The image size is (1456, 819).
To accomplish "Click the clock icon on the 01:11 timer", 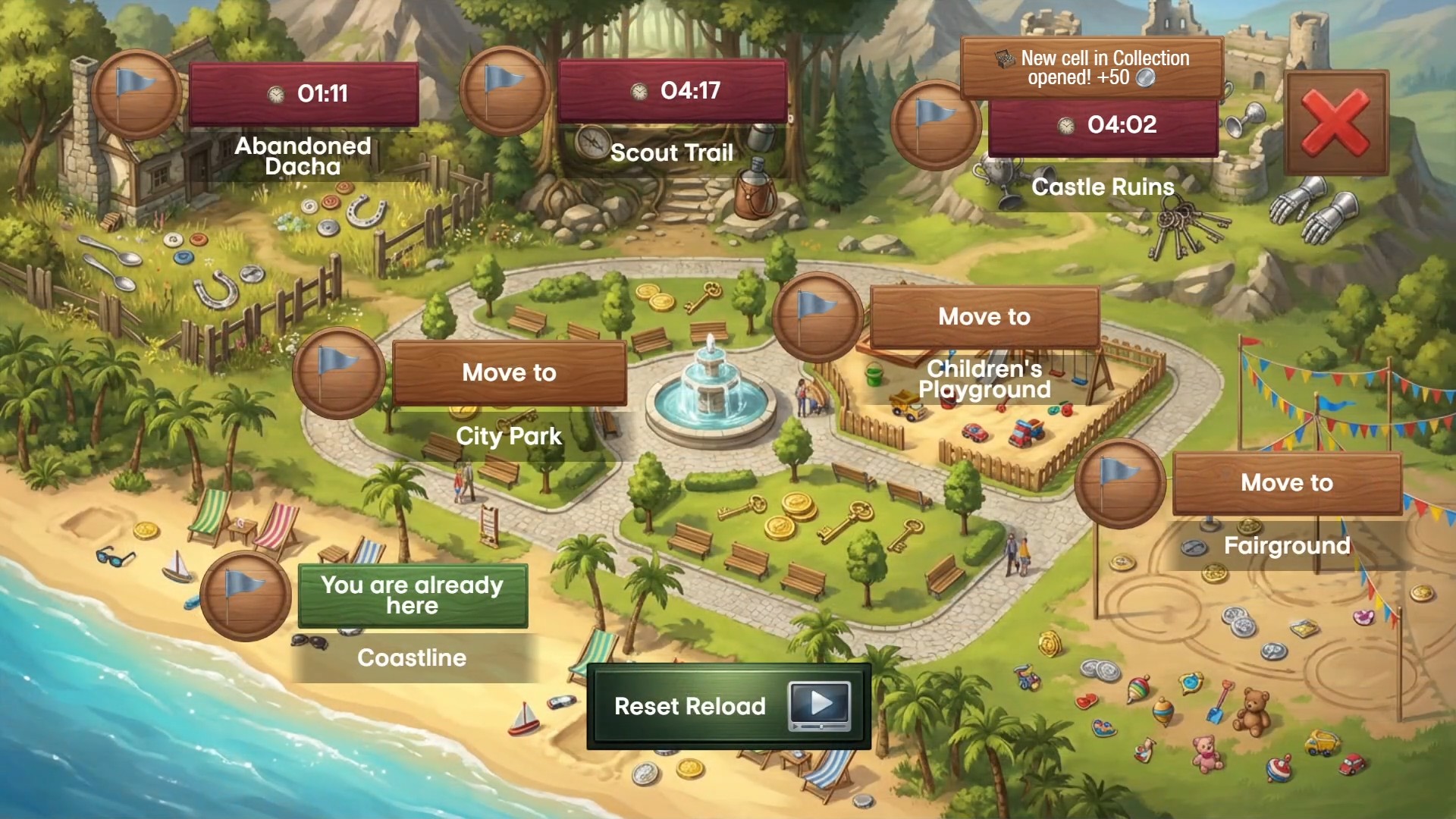I will [x=275, y=93].
